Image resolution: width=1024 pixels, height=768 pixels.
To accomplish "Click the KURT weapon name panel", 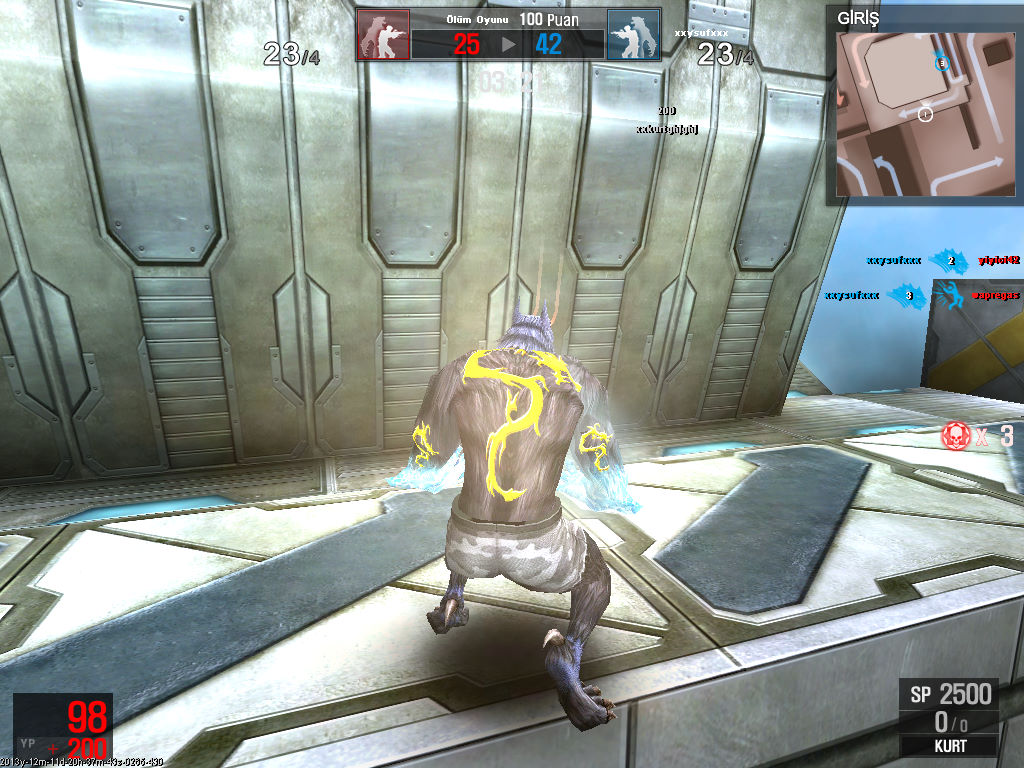I will [948, 746].
